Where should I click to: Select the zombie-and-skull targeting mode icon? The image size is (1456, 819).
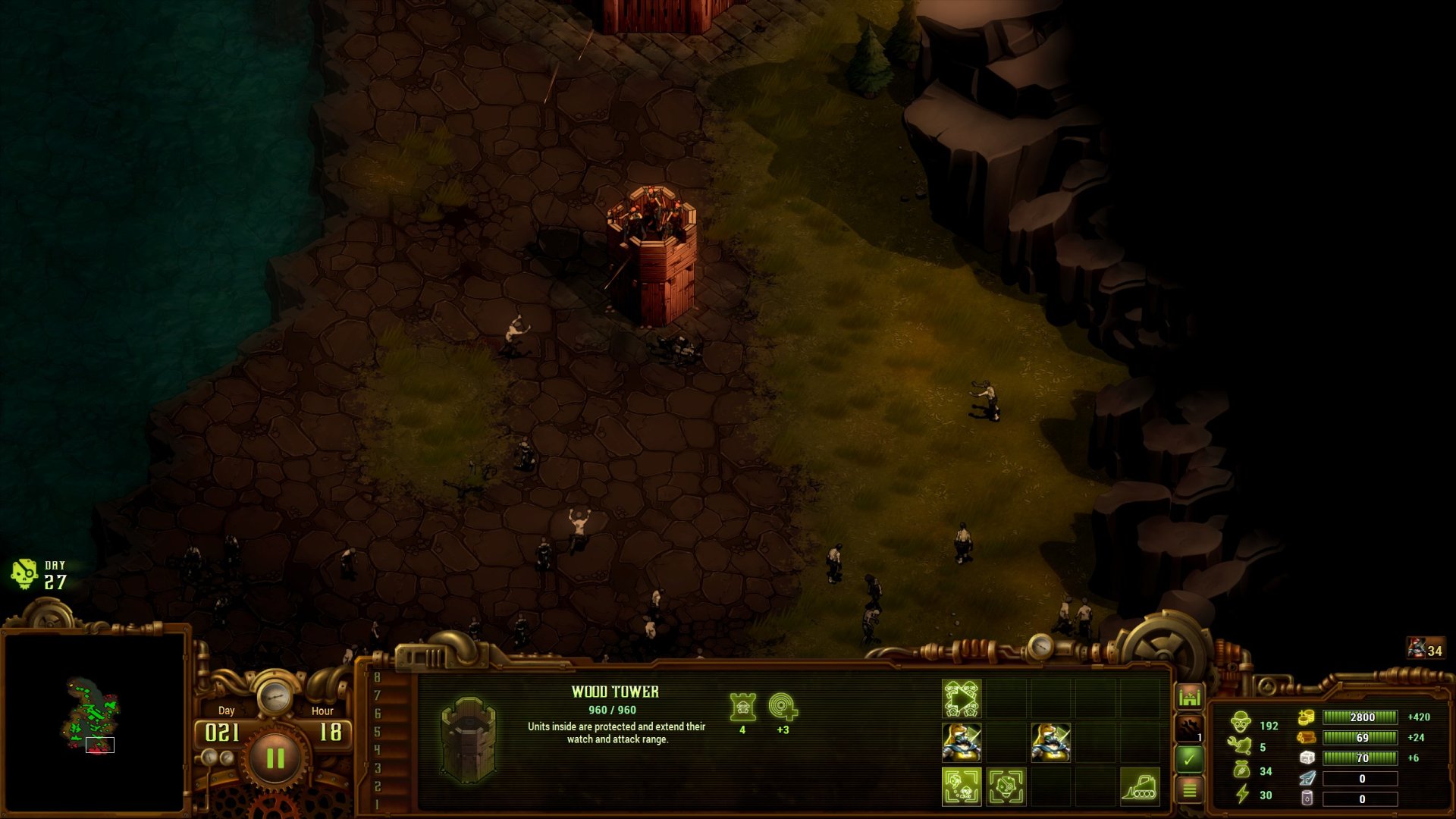(x=962, y=786)
